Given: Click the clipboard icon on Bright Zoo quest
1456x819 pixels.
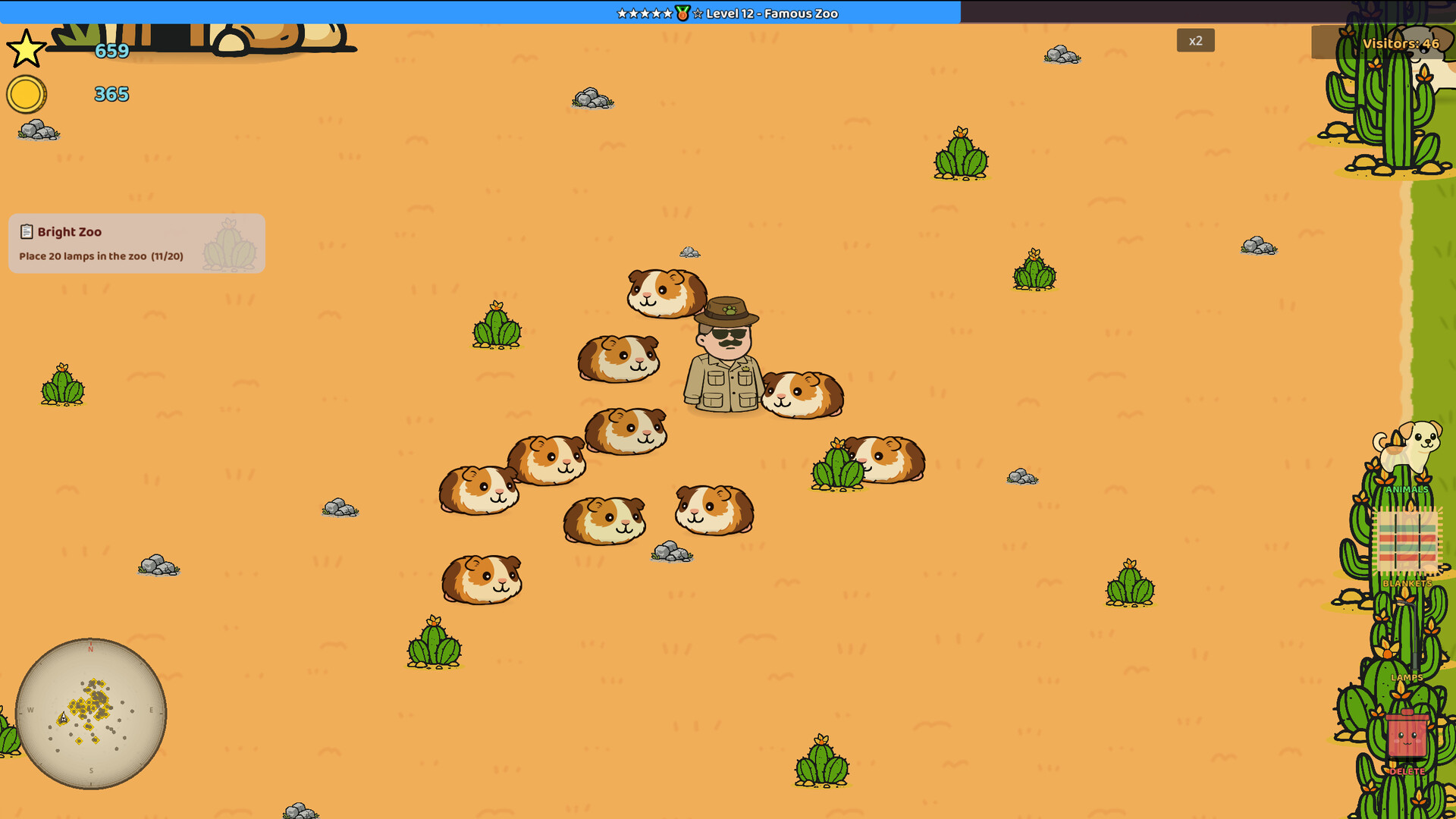Looking at the screenshot, I should click(x=27, y=231).
